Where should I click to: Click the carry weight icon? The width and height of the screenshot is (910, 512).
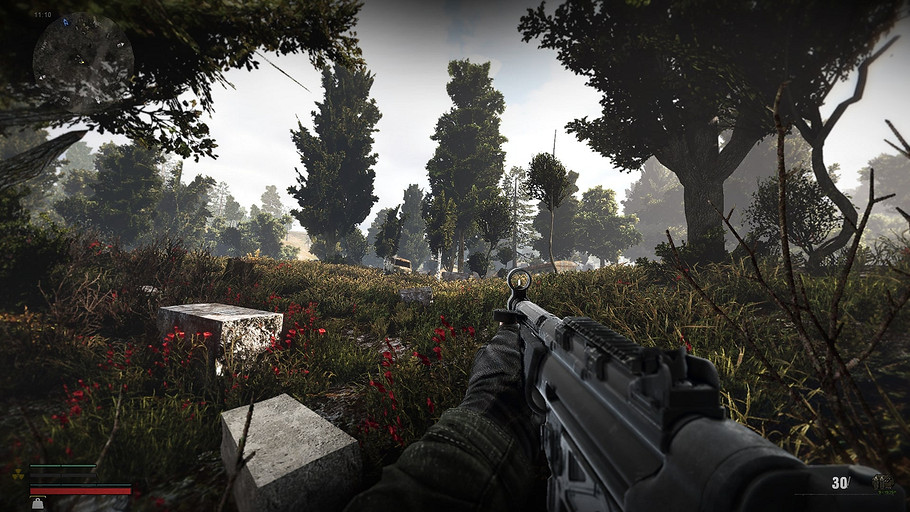pos(37,504)
